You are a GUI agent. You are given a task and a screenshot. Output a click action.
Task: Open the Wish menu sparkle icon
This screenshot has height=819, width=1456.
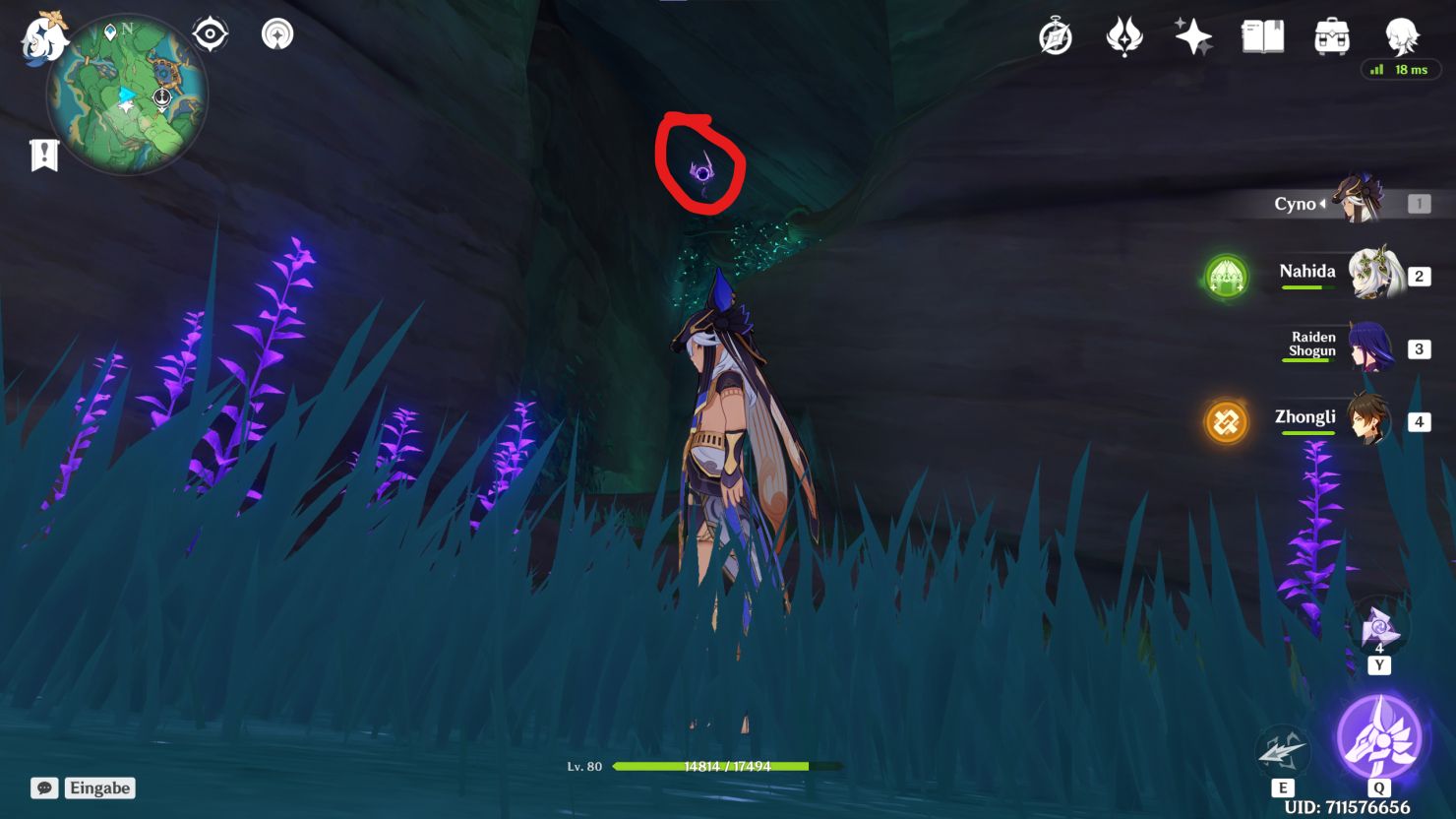click(x=1192, y=36)
